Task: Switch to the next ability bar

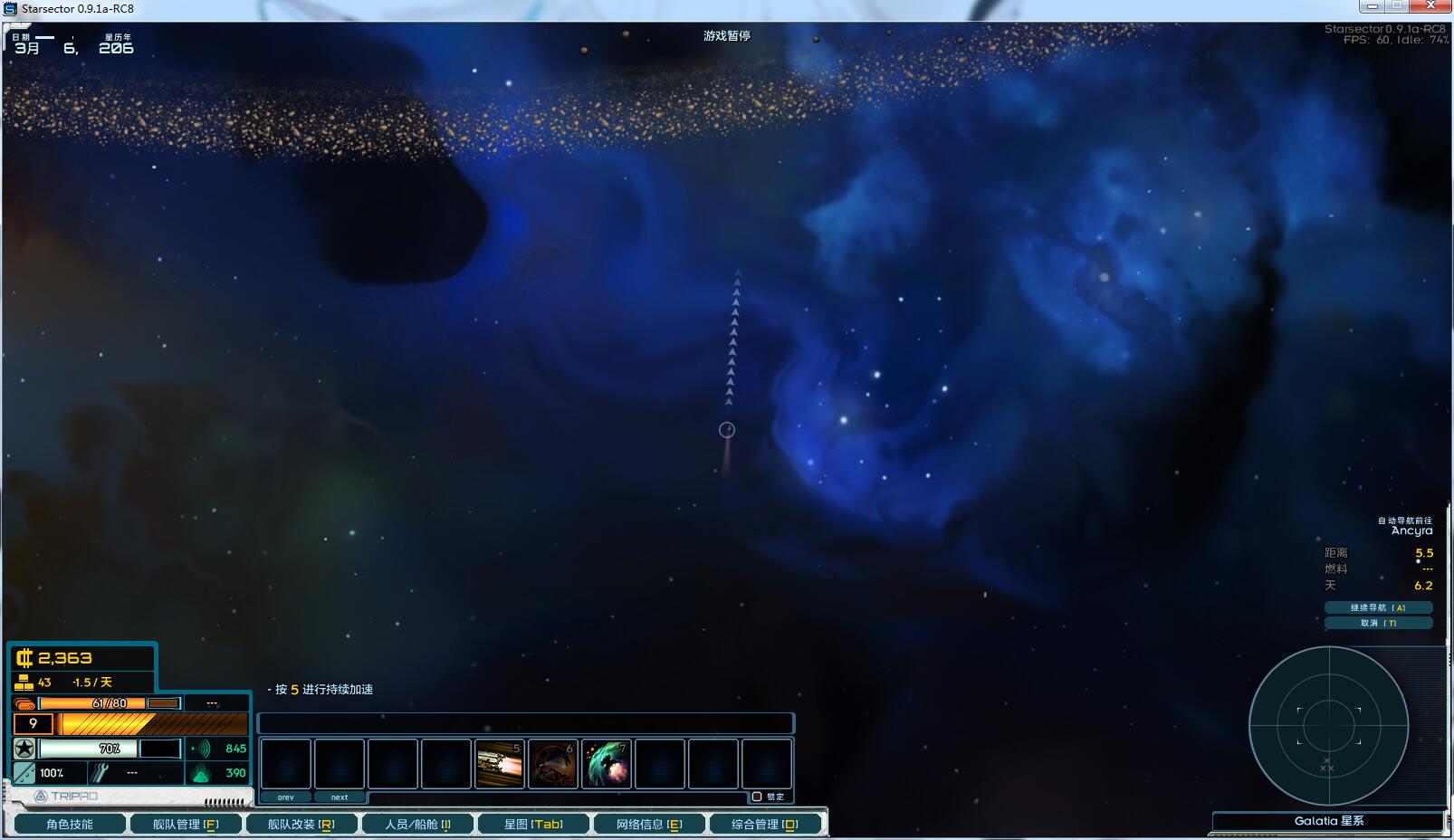Action: 340,797
